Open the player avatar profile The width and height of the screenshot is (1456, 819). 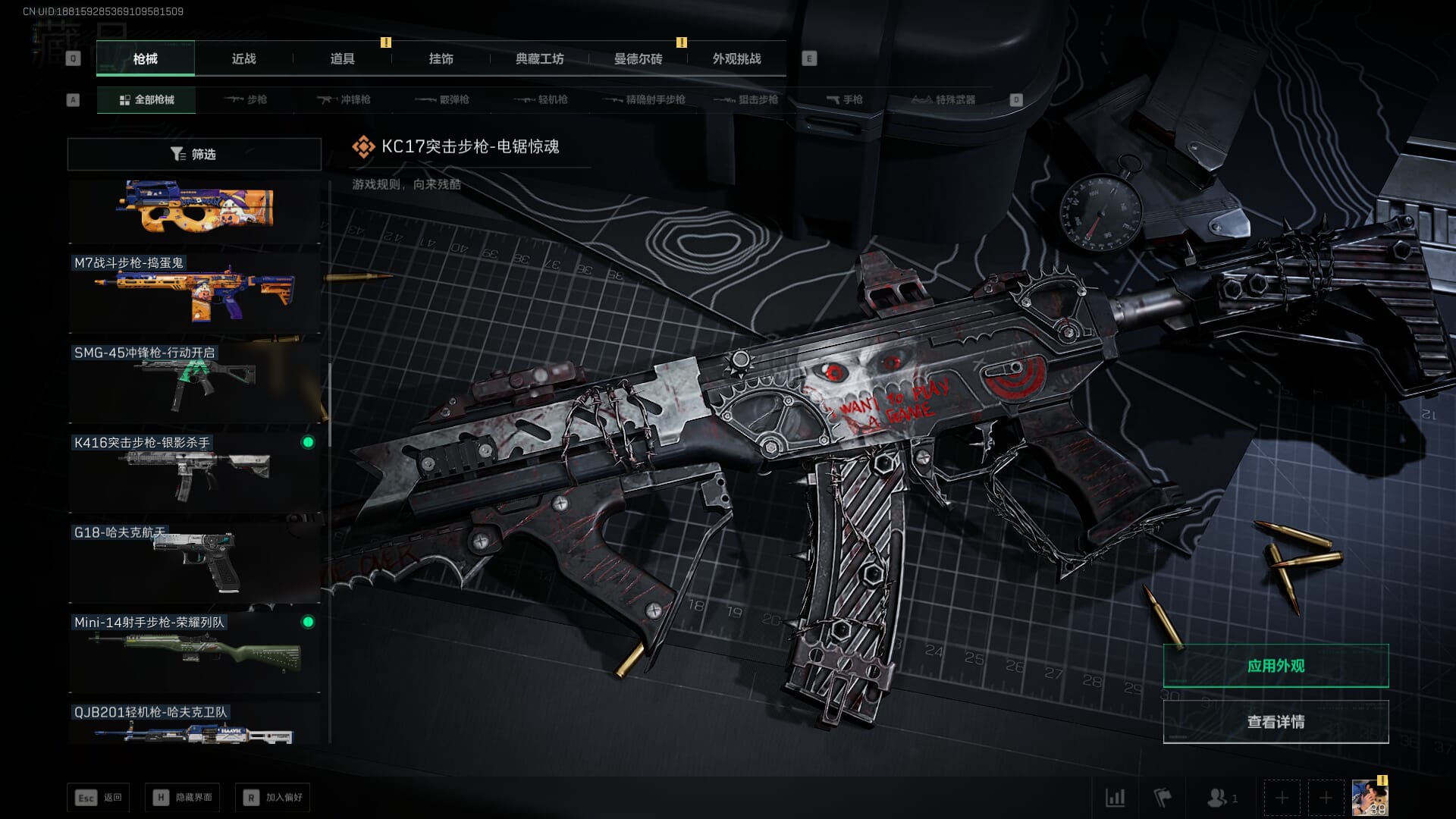[1370, 798]
